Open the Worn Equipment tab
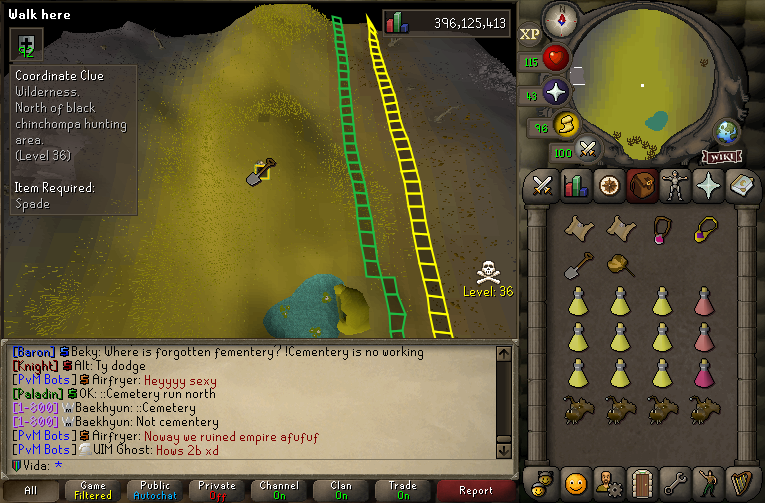 [x=674, y=185]
